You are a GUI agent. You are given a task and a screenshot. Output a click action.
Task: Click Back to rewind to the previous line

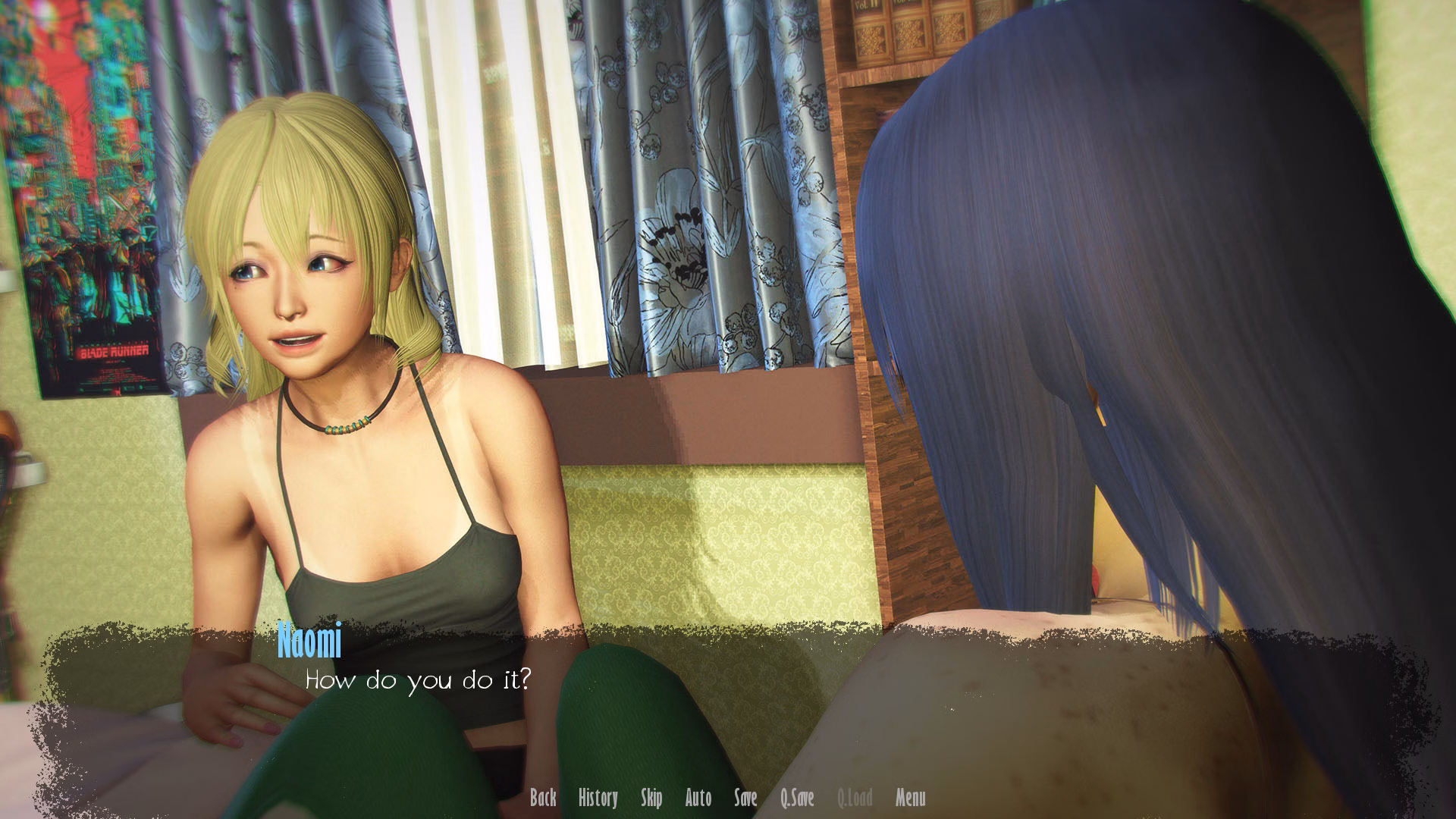click(544, 799)
